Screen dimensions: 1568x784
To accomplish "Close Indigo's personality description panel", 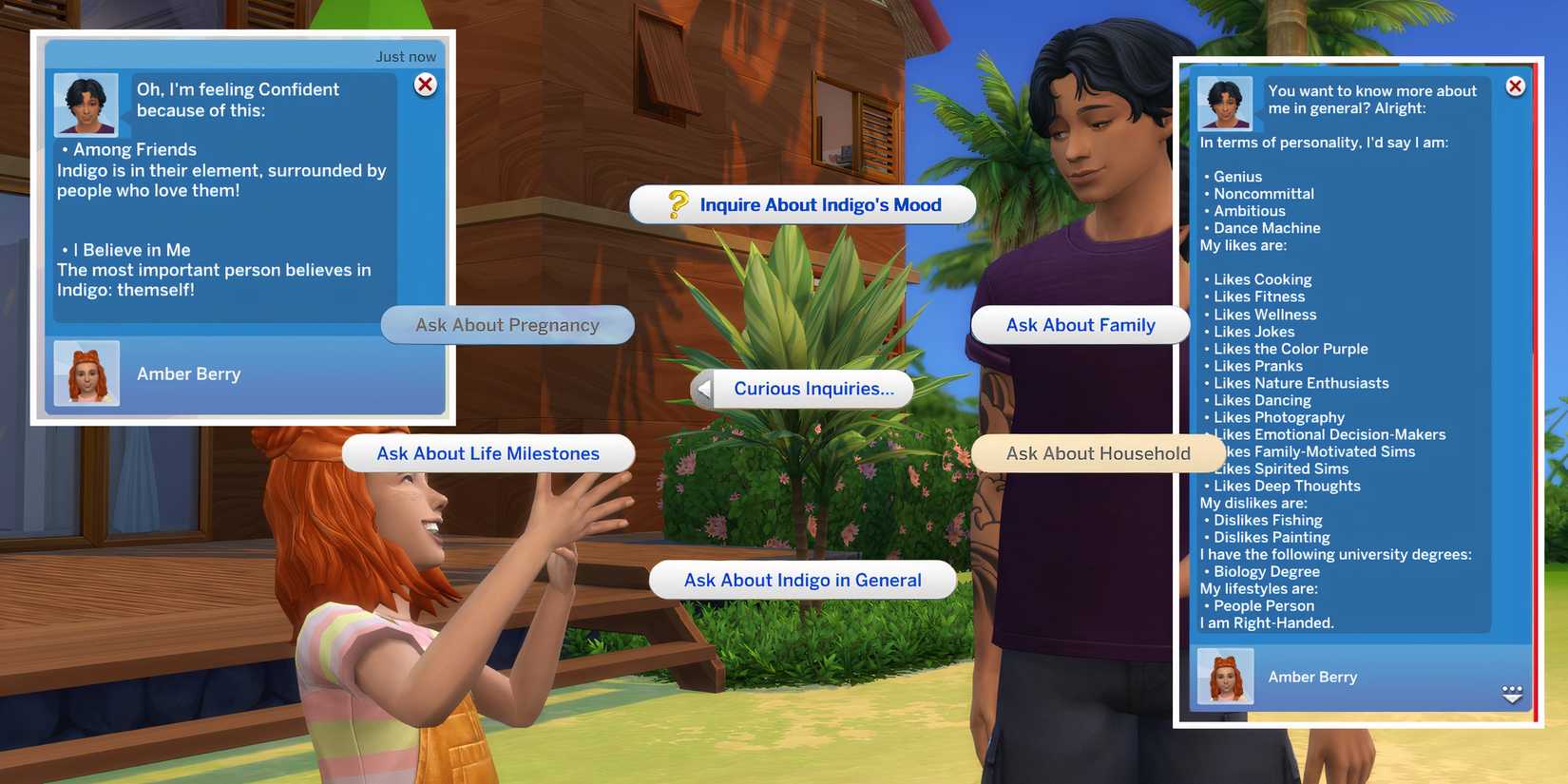I will pyautogui.click(x=1514, y=86).
